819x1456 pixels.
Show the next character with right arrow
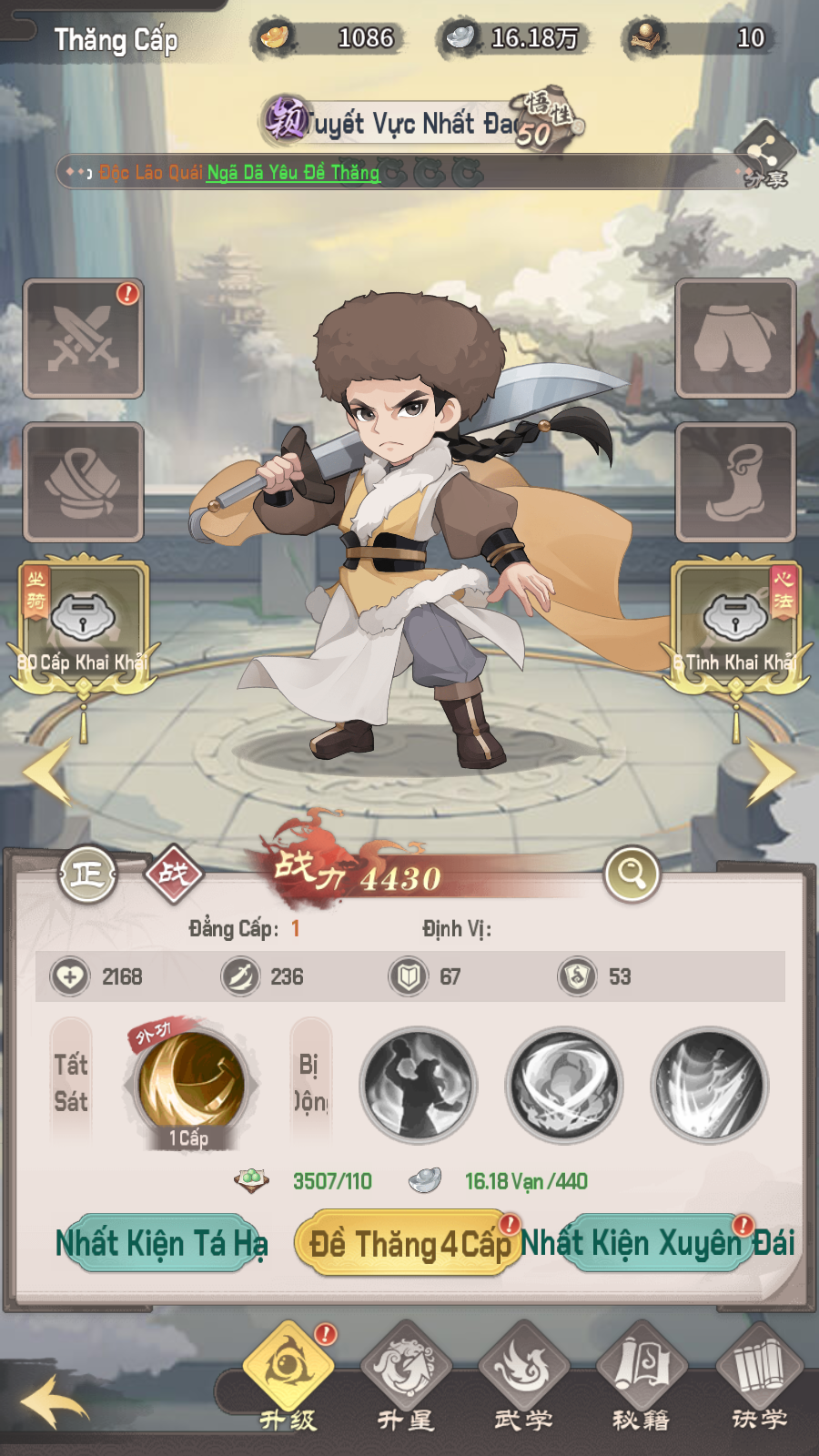tap(771, 772)
